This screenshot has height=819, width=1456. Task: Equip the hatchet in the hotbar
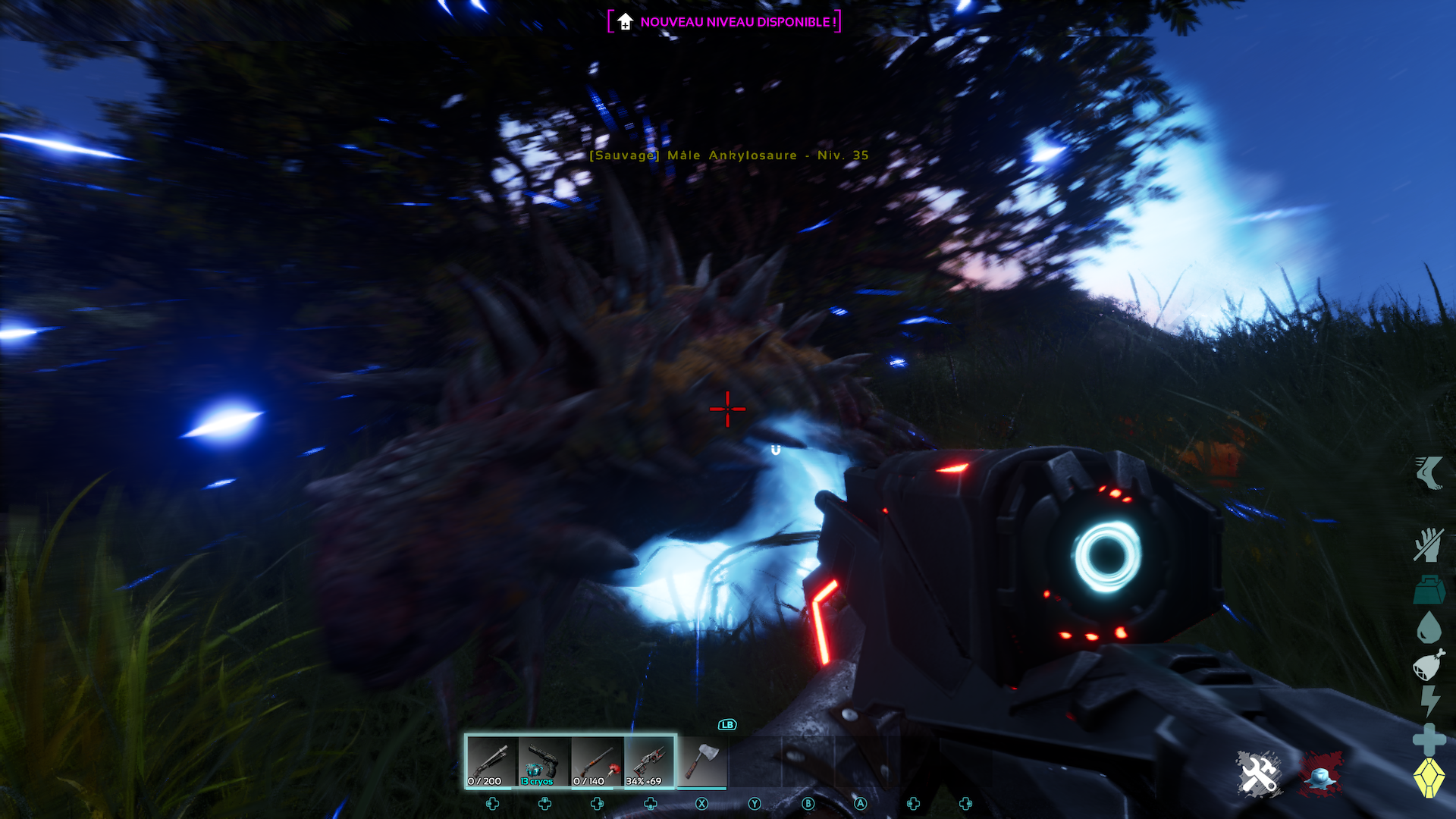pos(702,761)
